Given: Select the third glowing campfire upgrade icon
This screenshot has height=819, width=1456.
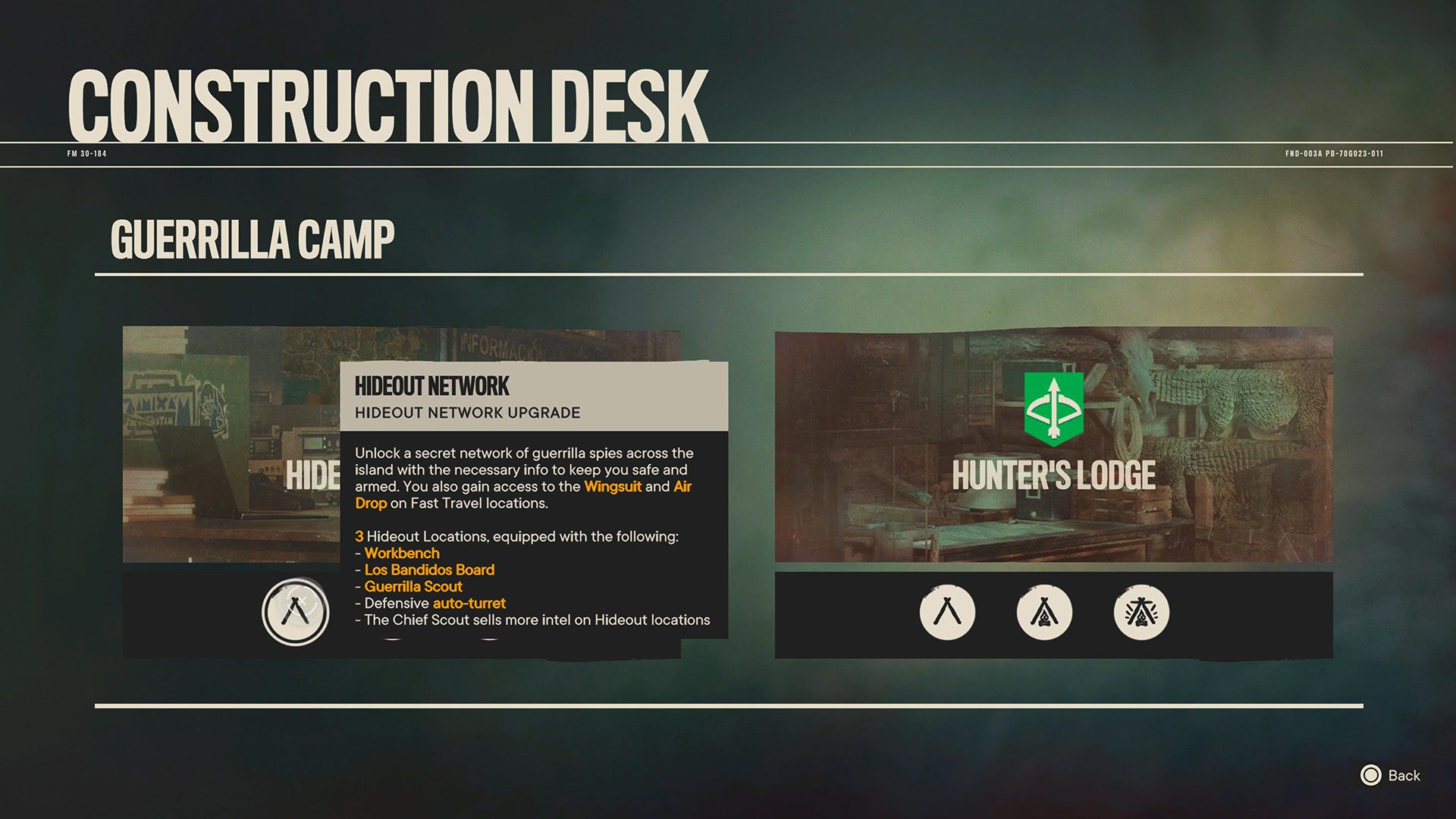Looking at the screenshot, I should [x=1141, y=613].
